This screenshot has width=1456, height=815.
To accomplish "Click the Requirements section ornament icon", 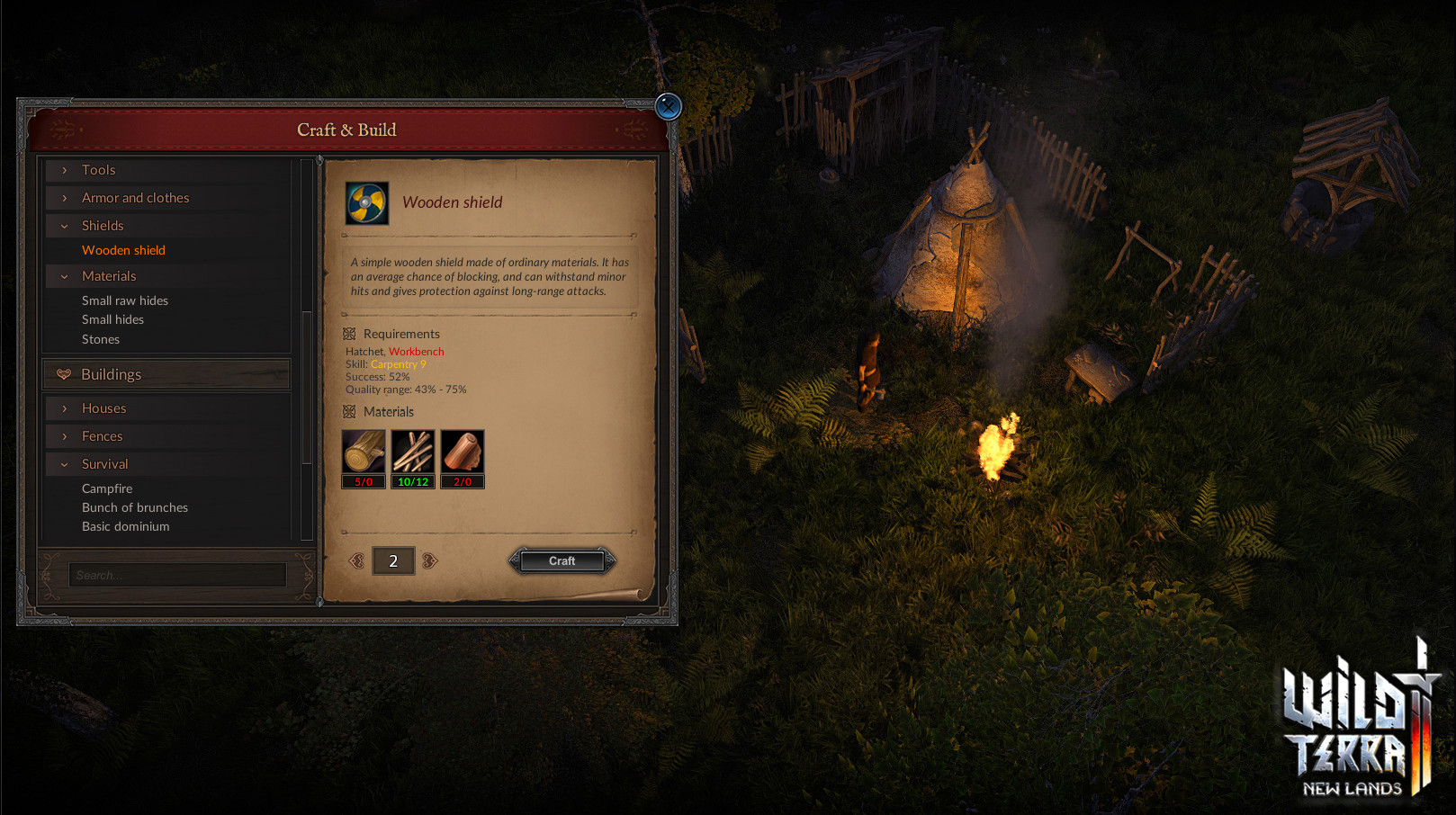I will click(x=349, y=334).
